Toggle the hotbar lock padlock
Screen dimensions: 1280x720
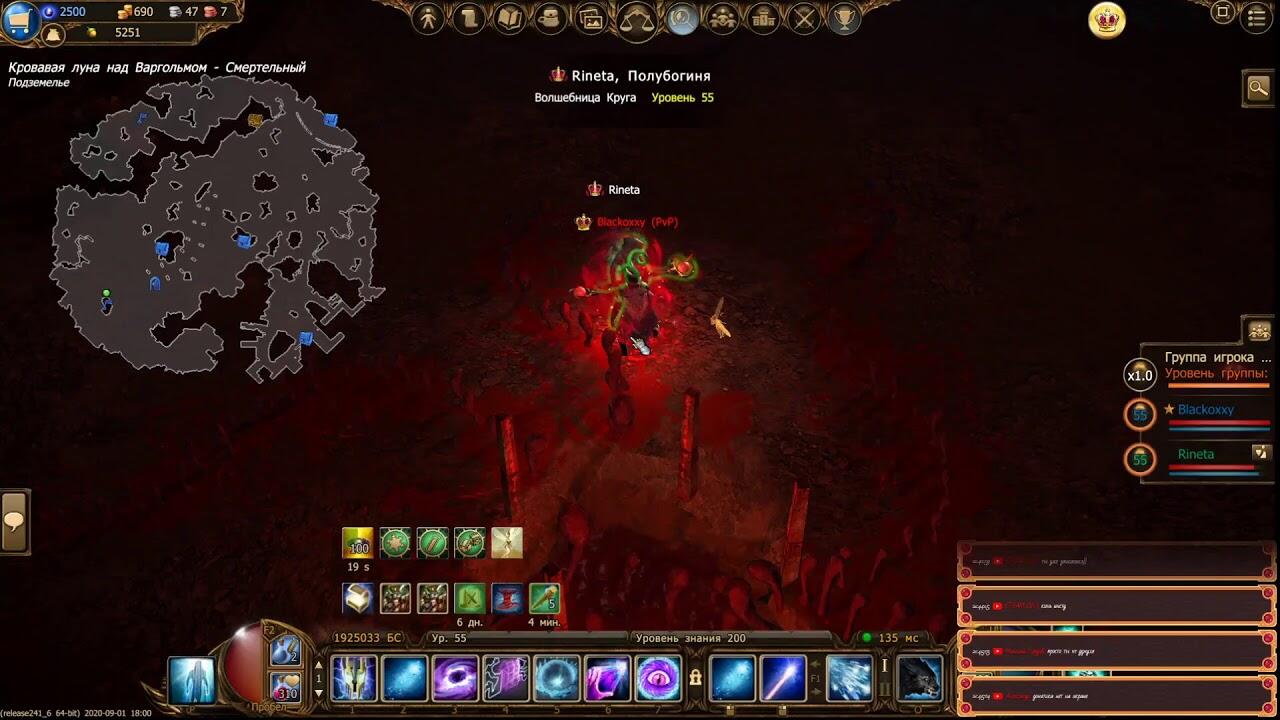point(695,678)
